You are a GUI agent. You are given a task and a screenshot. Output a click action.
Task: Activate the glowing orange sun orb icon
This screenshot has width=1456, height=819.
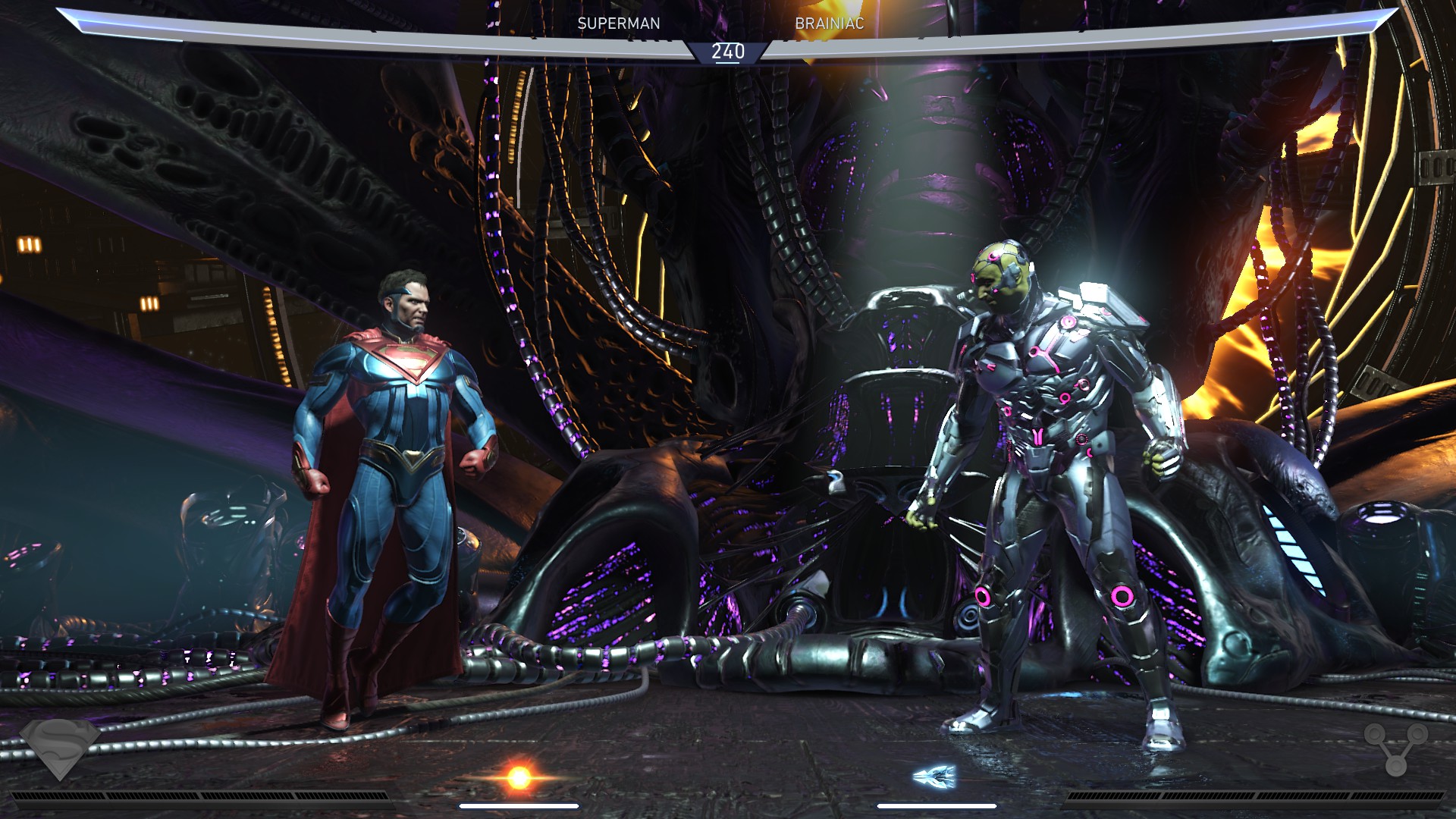[x=519, y=777]
